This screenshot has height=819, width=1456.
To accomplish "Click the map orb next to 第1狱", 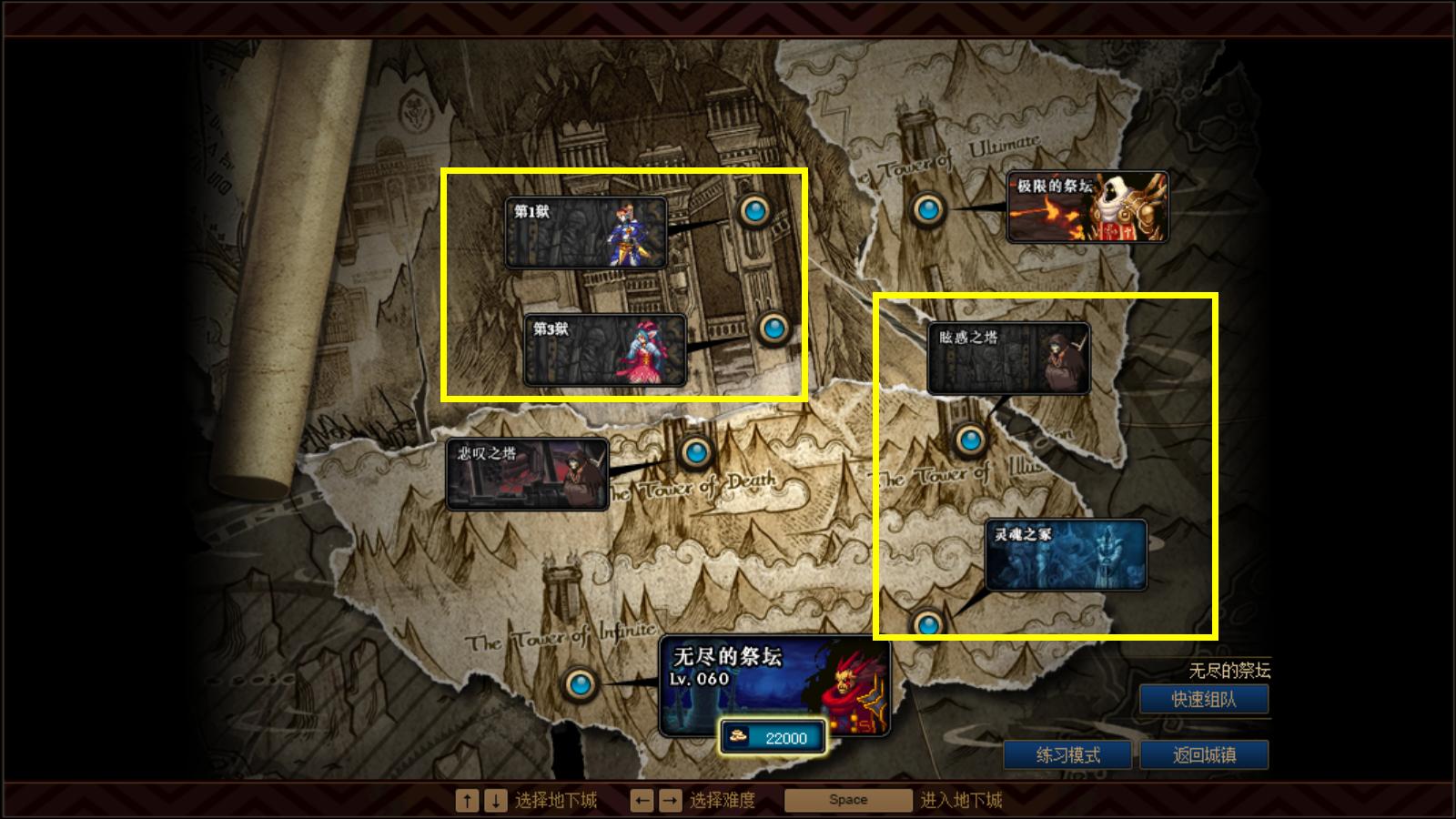I will point(756,211).
